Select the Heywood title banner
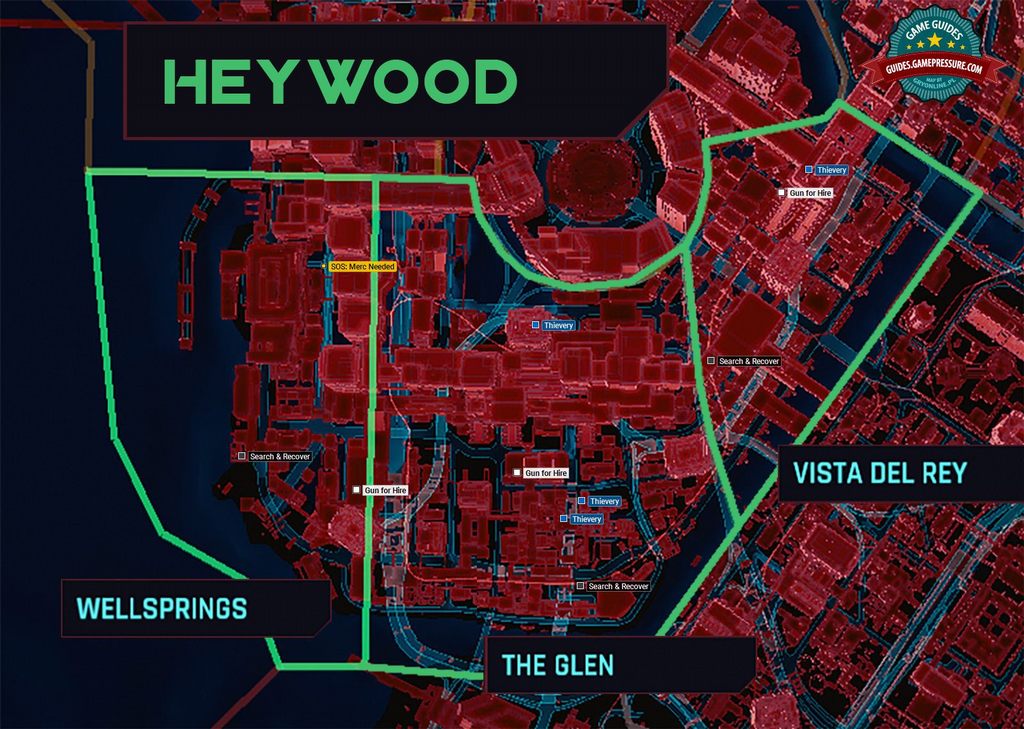The height and width of the screenshot is (729, 1024). (x=340, y=82)
